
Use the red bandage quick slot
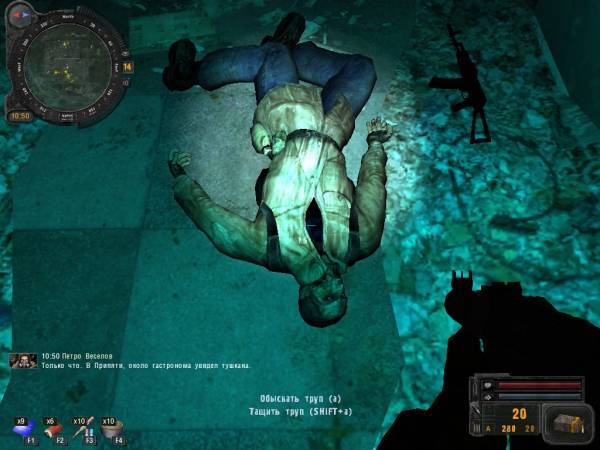52,429
